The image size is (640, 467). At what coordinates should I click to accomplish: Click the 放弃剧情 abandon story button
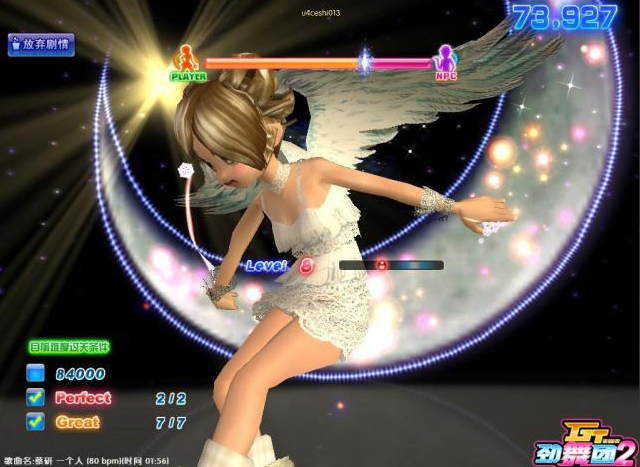[41, 44]
